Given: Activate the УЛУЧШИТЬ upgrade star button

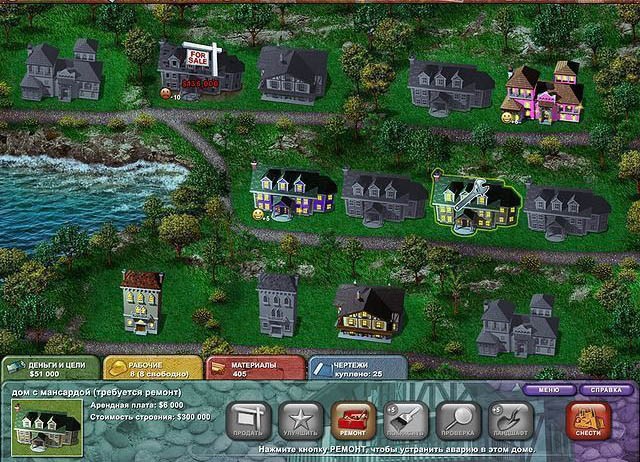Looking at the screenshot, I should [298, 421].
